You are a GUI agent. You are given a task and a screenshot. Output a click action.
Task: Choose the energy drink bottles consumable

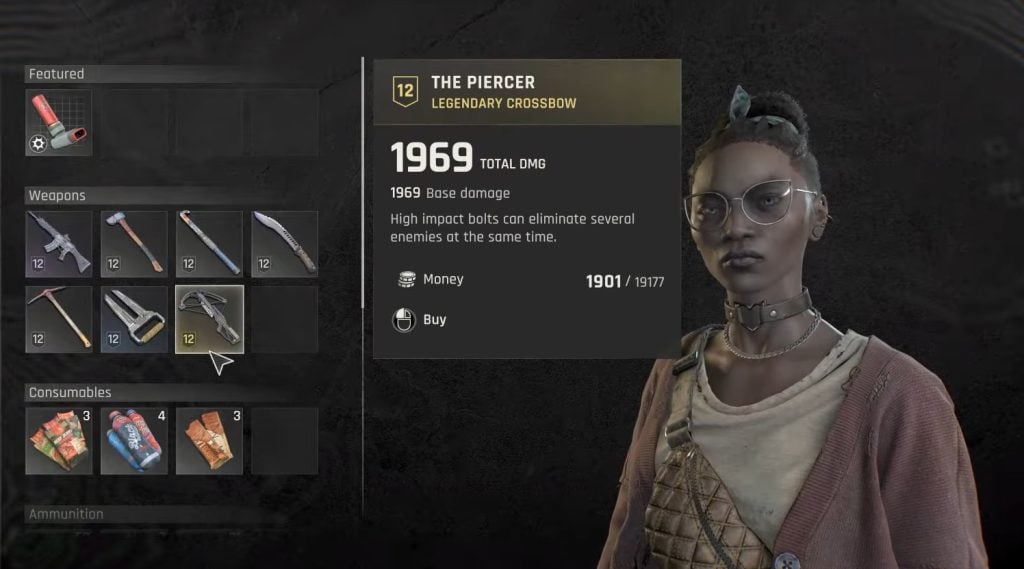point(134,440)
